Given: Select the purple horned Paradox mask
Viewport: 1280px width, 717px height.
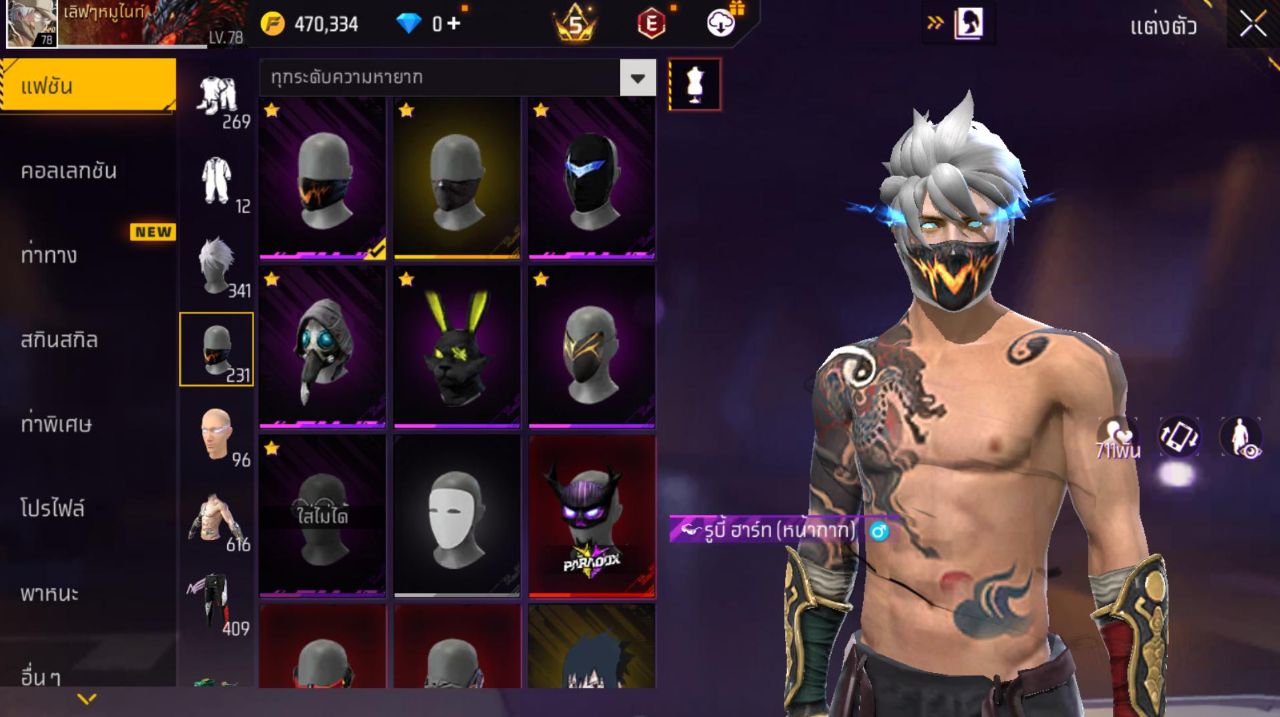Looking at the screenshot, I should (591, 514).
